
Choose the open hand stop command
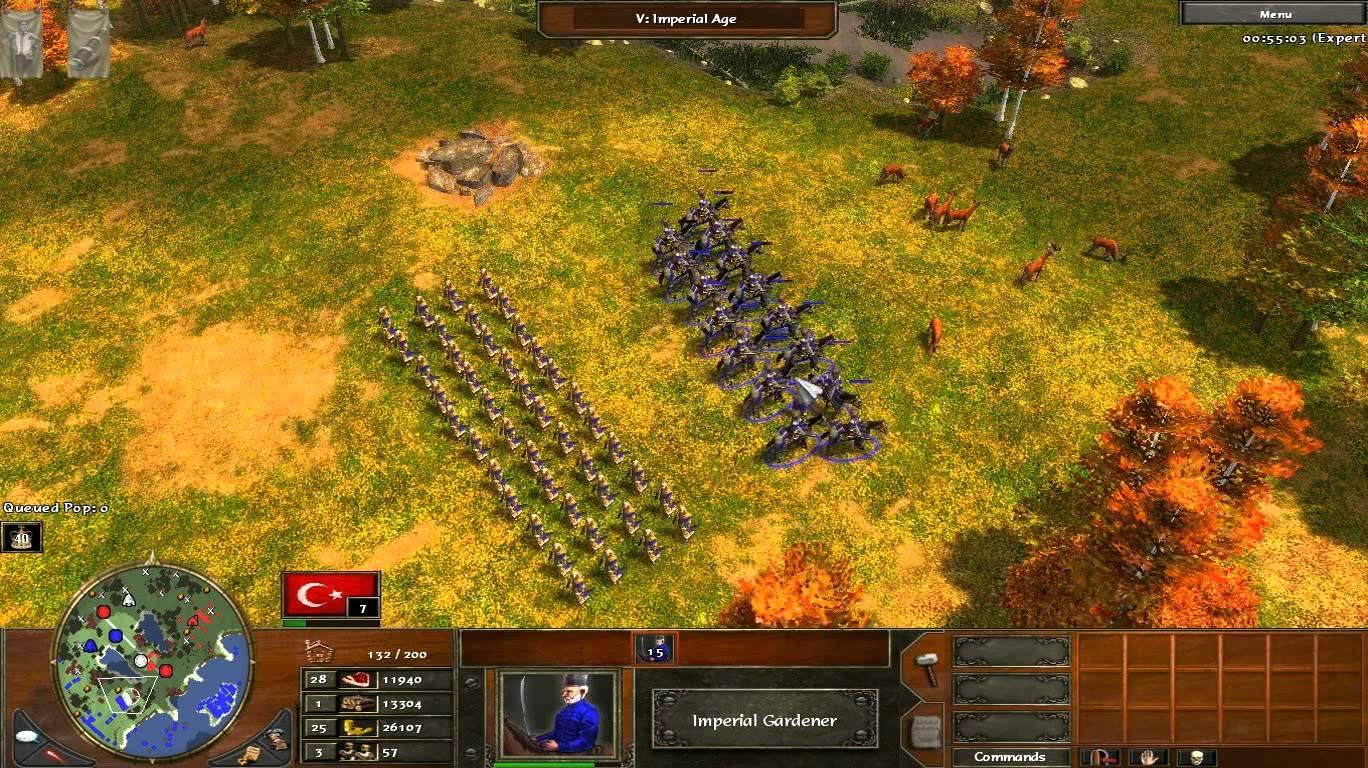click(x=1149, y=757)
